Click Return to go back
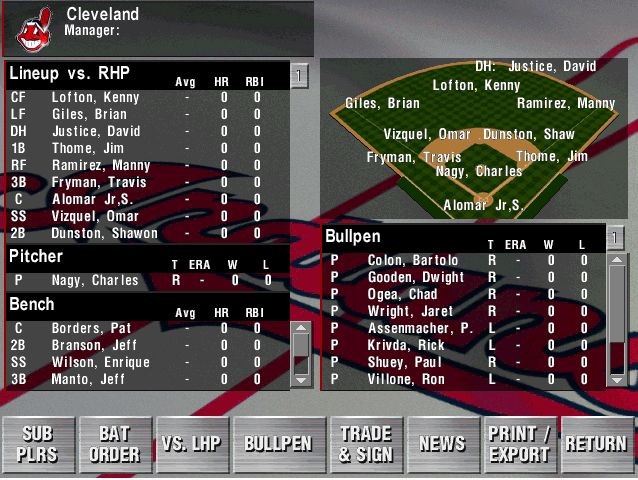 tap(596, 444)
